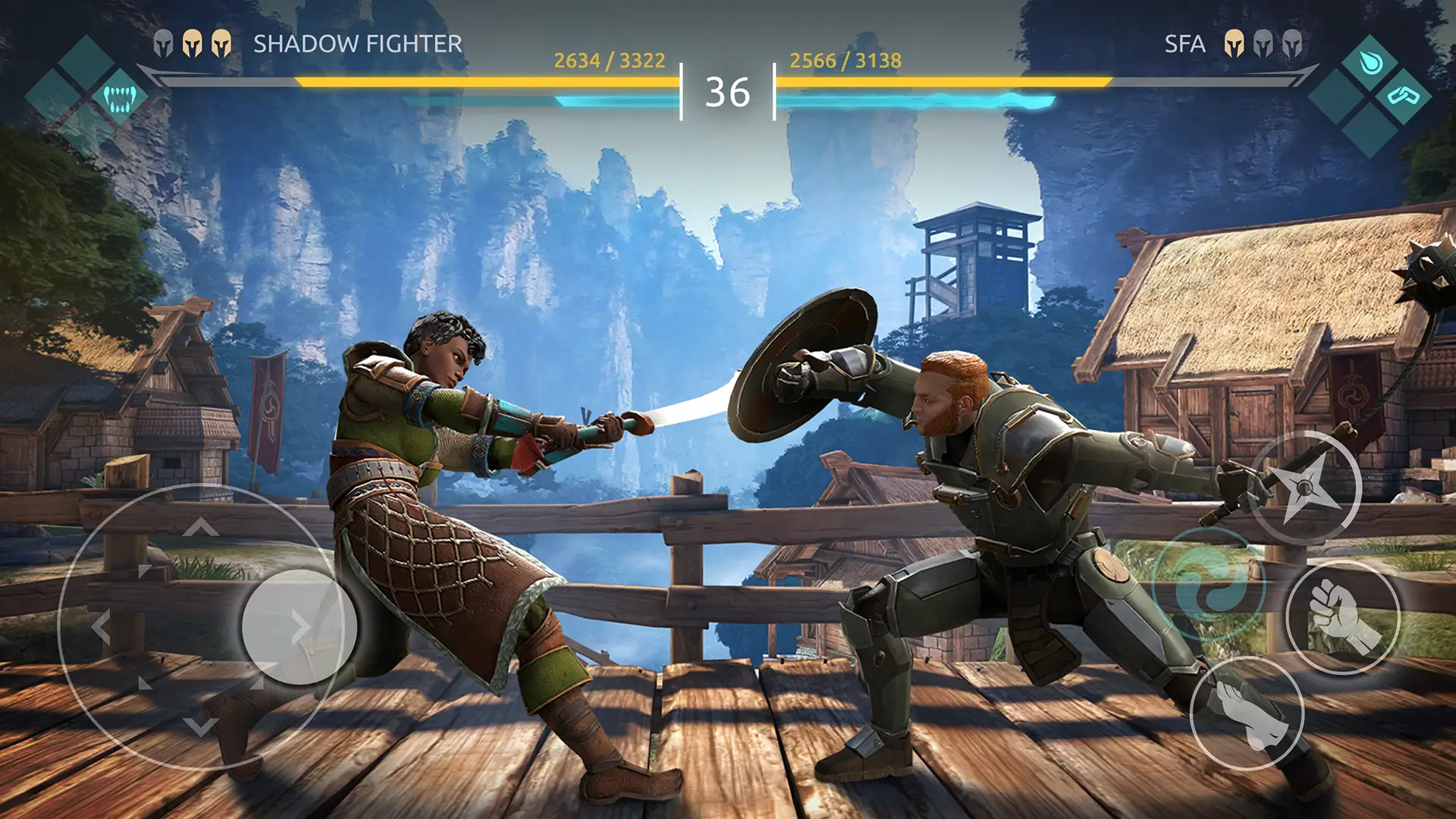This screenshot has width=1456, height=819.
Task: Tap the round timer showing 36
Action: pyautogui.click(x=728, y=93)
